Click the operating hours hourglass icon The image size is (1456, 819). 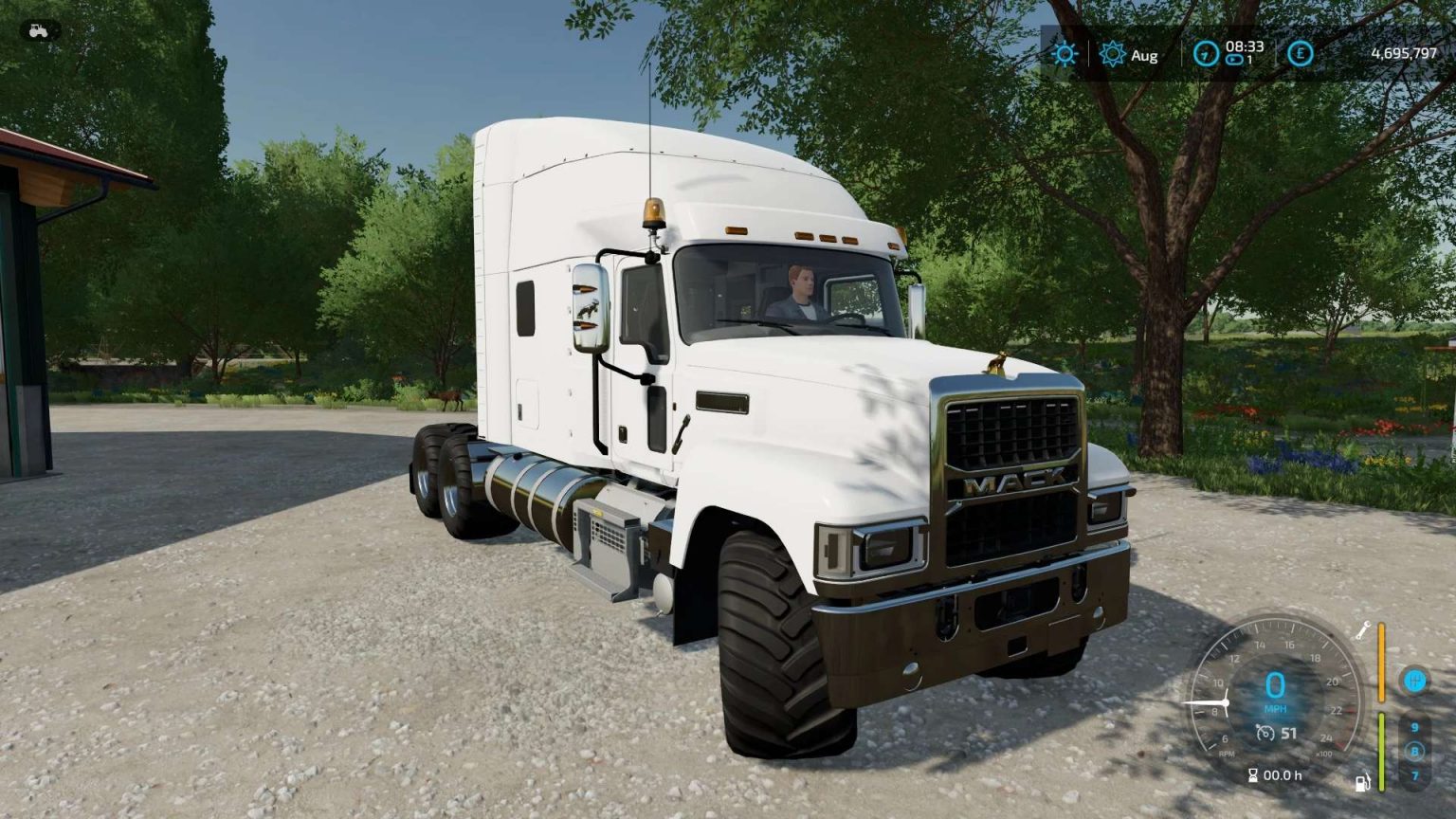[1252, 775]
